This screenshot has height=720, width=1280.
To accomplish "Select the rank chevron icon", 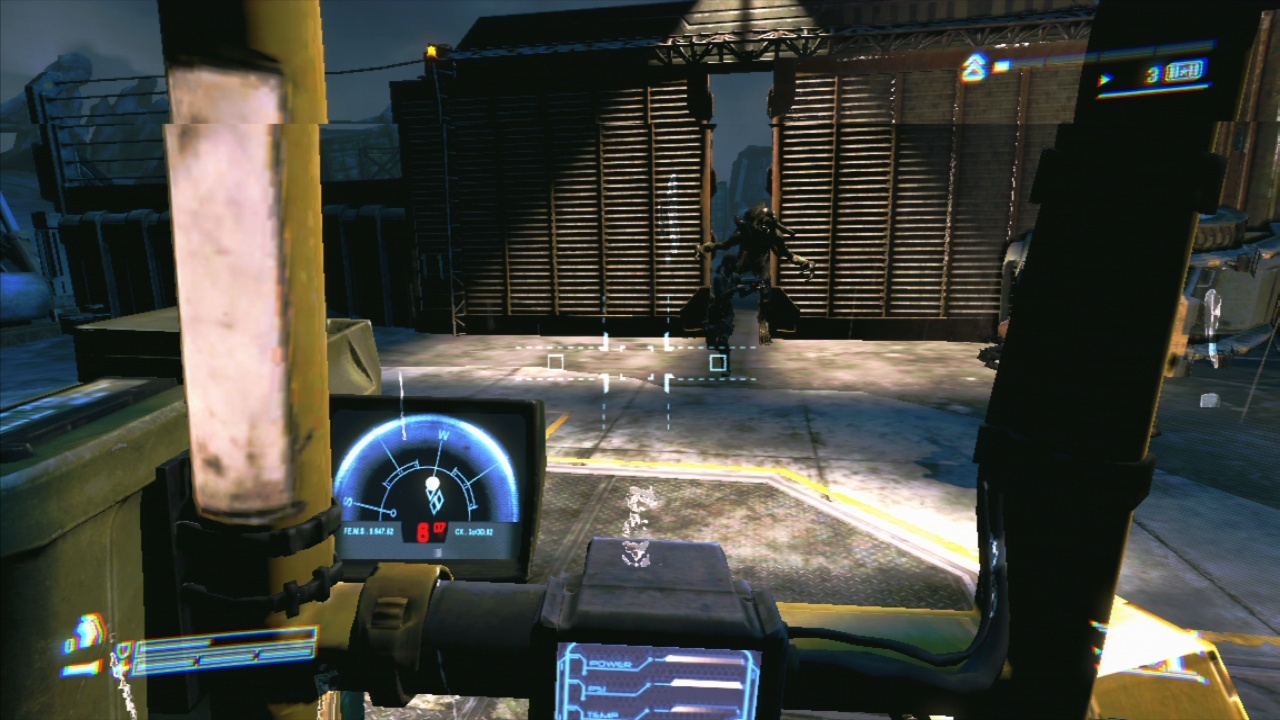I will pyautogui.click(x=972, y=68).
